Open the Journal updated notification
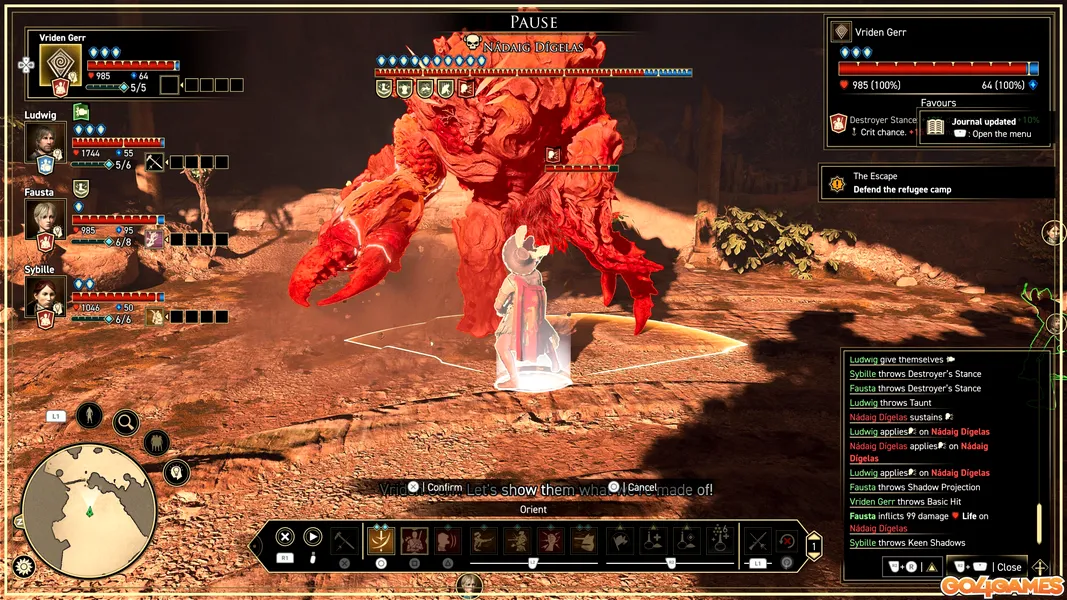The height and width of the screenshot is (600, 1067). [984, 128]
